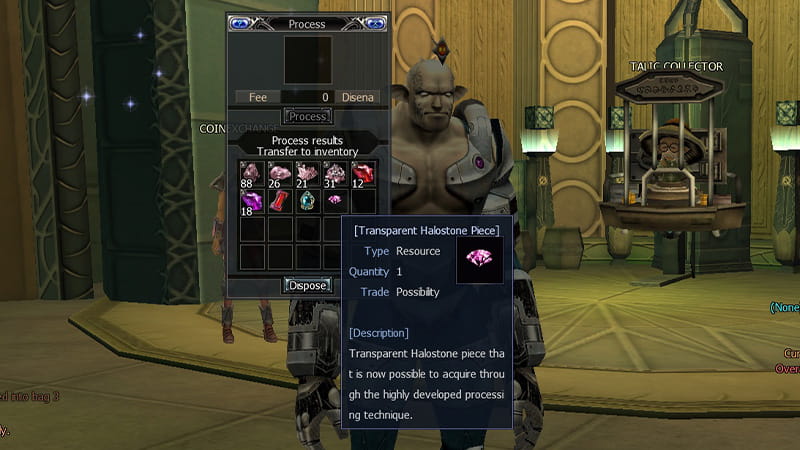
Task: Select the purple gem stack of 18
Action: click(x=250, y=201)
